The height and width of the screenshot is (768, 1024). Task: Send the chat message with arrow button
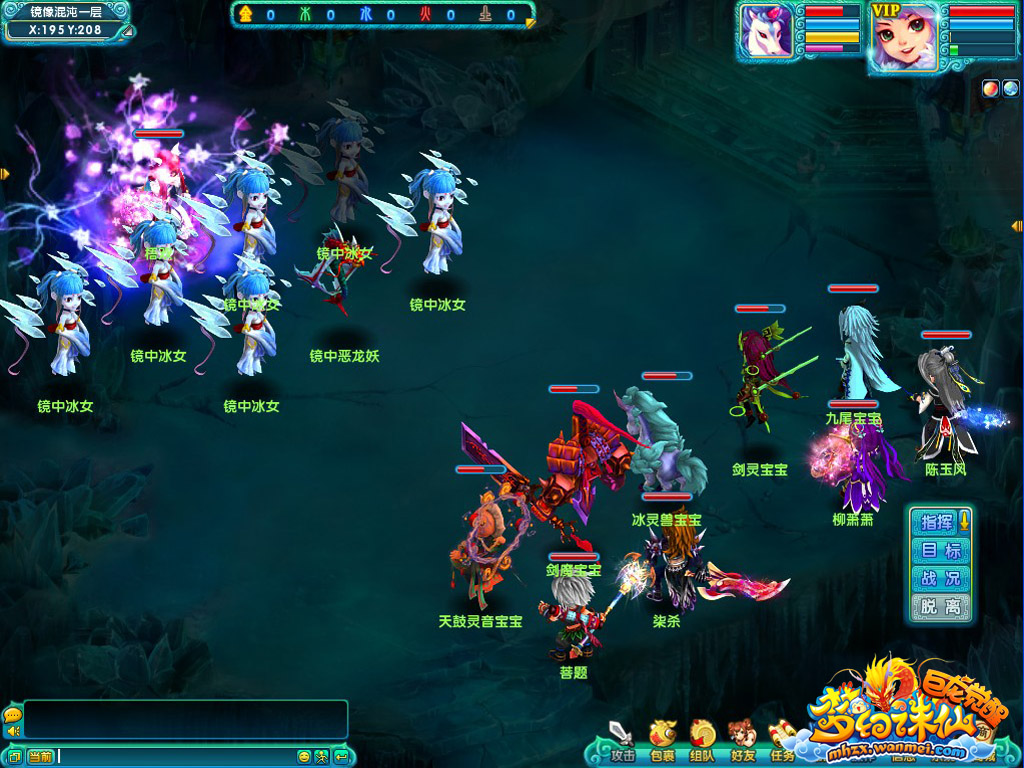coord(342,756)
